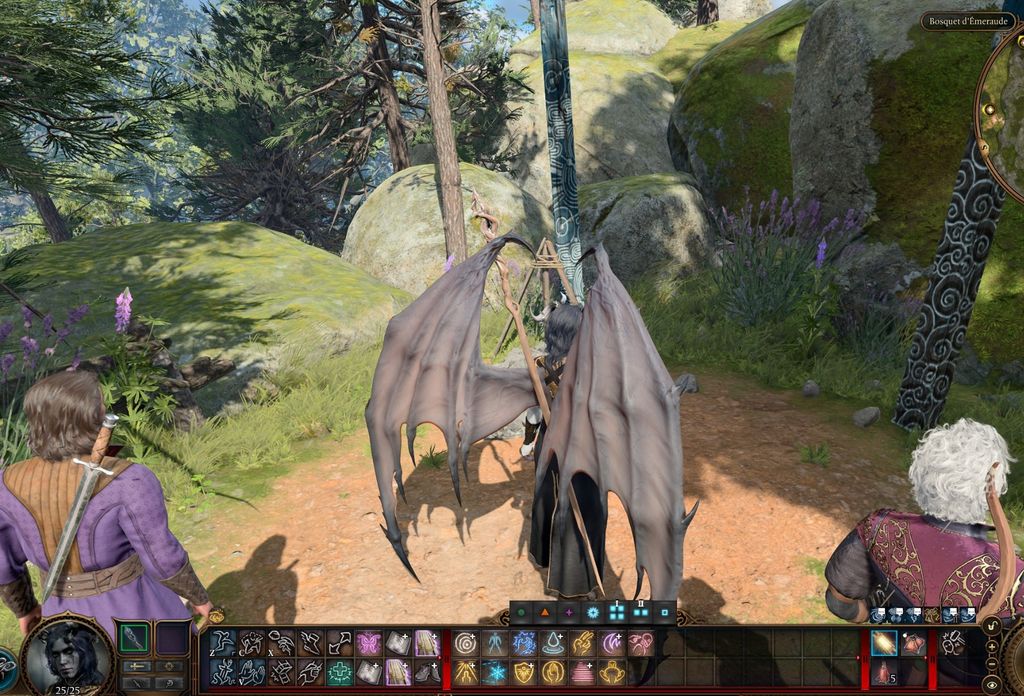Cast the white spiral target spell
1024x696 pixels.
[x=465, y=643]
